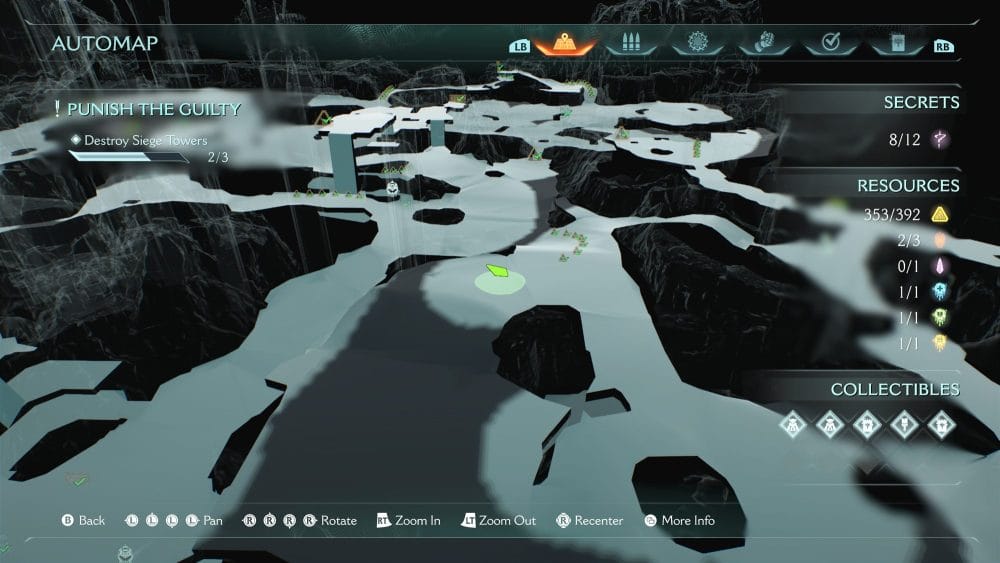The height and width of the screenshot is (563, 1000).
Task: Click the green player marker on the map
Action: [x=498, y=271]
